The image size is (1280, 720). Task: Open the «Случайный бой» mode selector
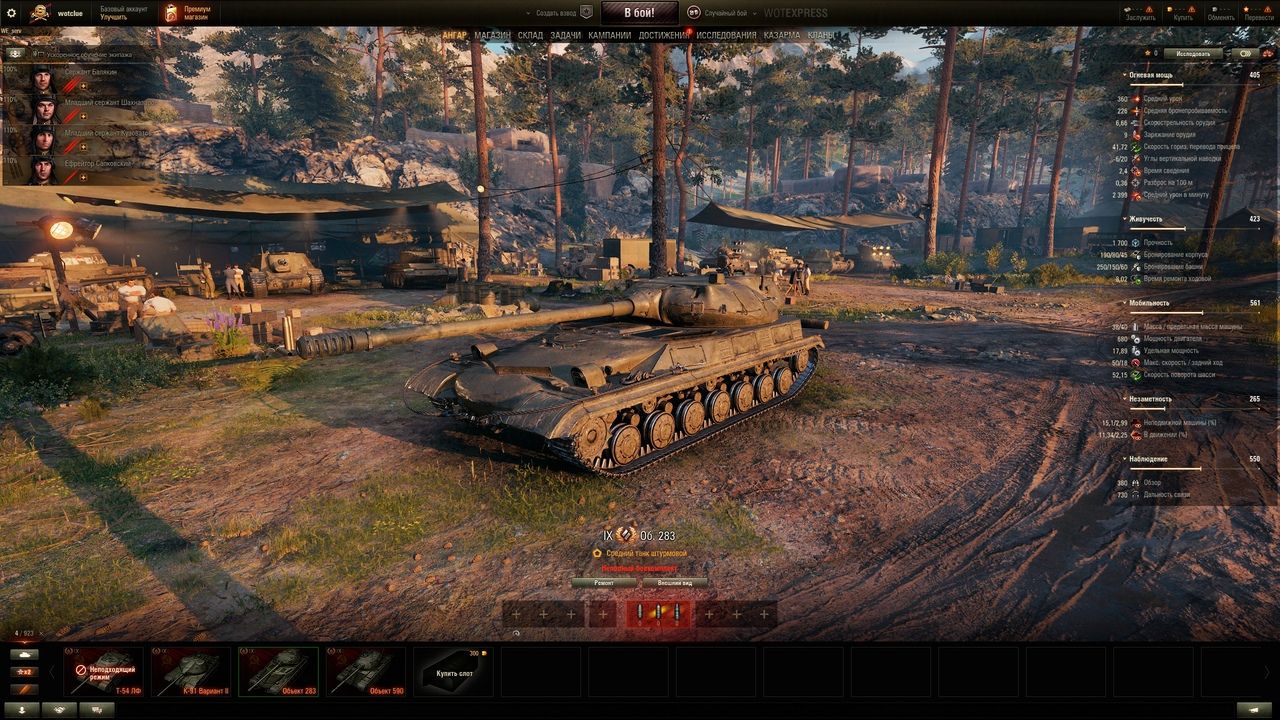[723, 13]
